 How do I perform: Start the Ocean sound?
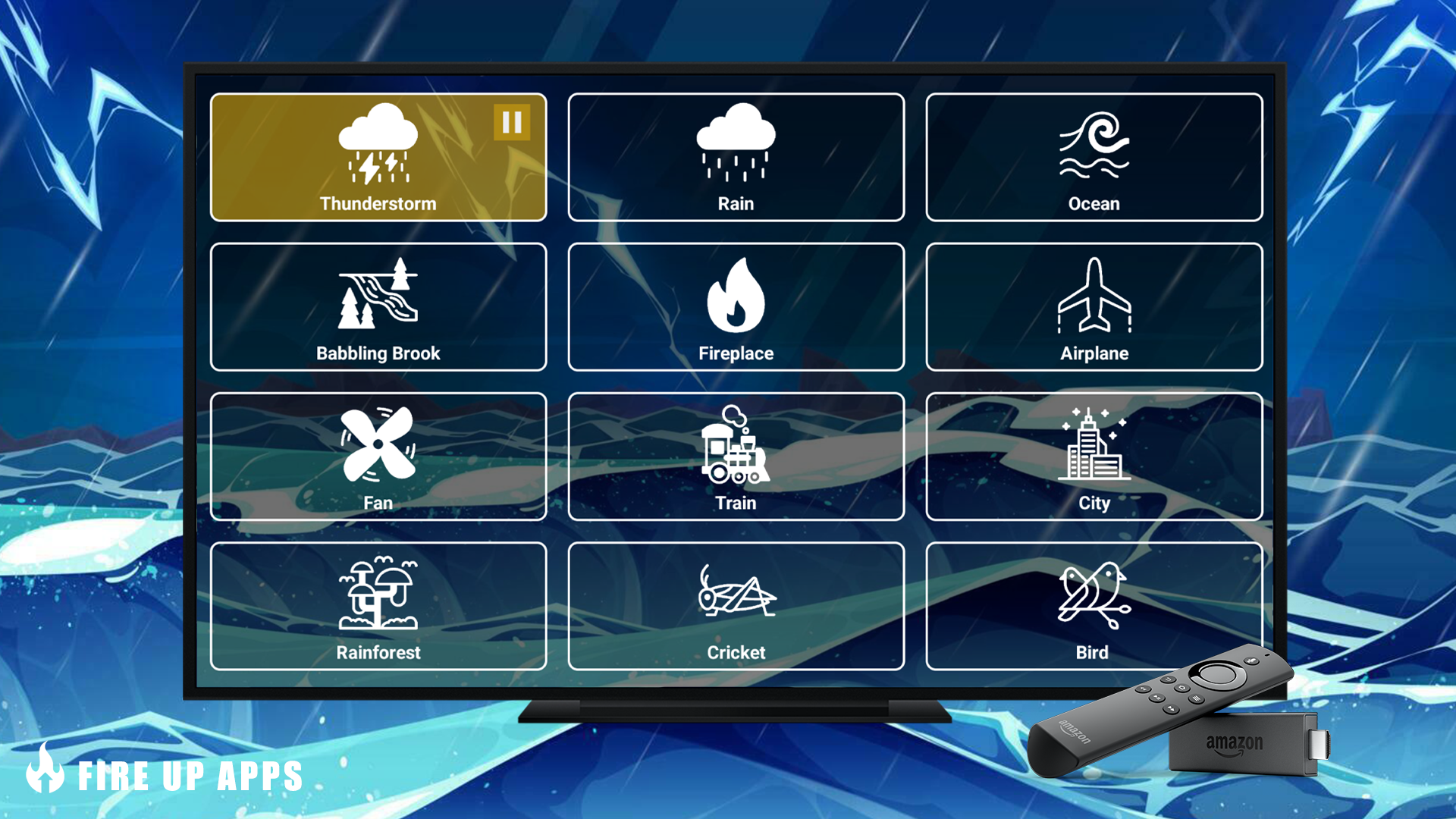coord(1094,158)
